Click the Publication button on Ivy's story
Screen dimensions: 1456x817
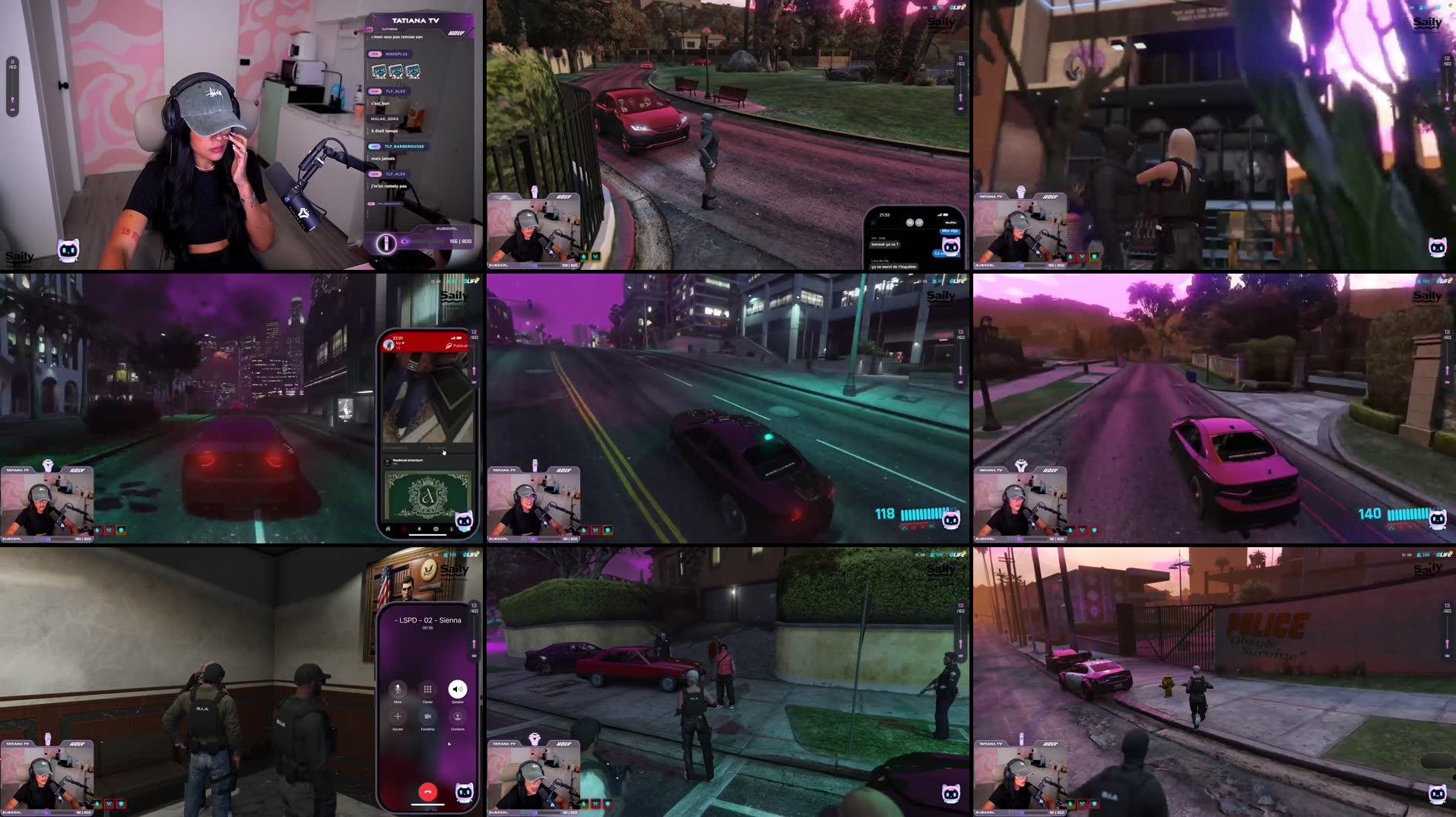click(x=458, y=346)
